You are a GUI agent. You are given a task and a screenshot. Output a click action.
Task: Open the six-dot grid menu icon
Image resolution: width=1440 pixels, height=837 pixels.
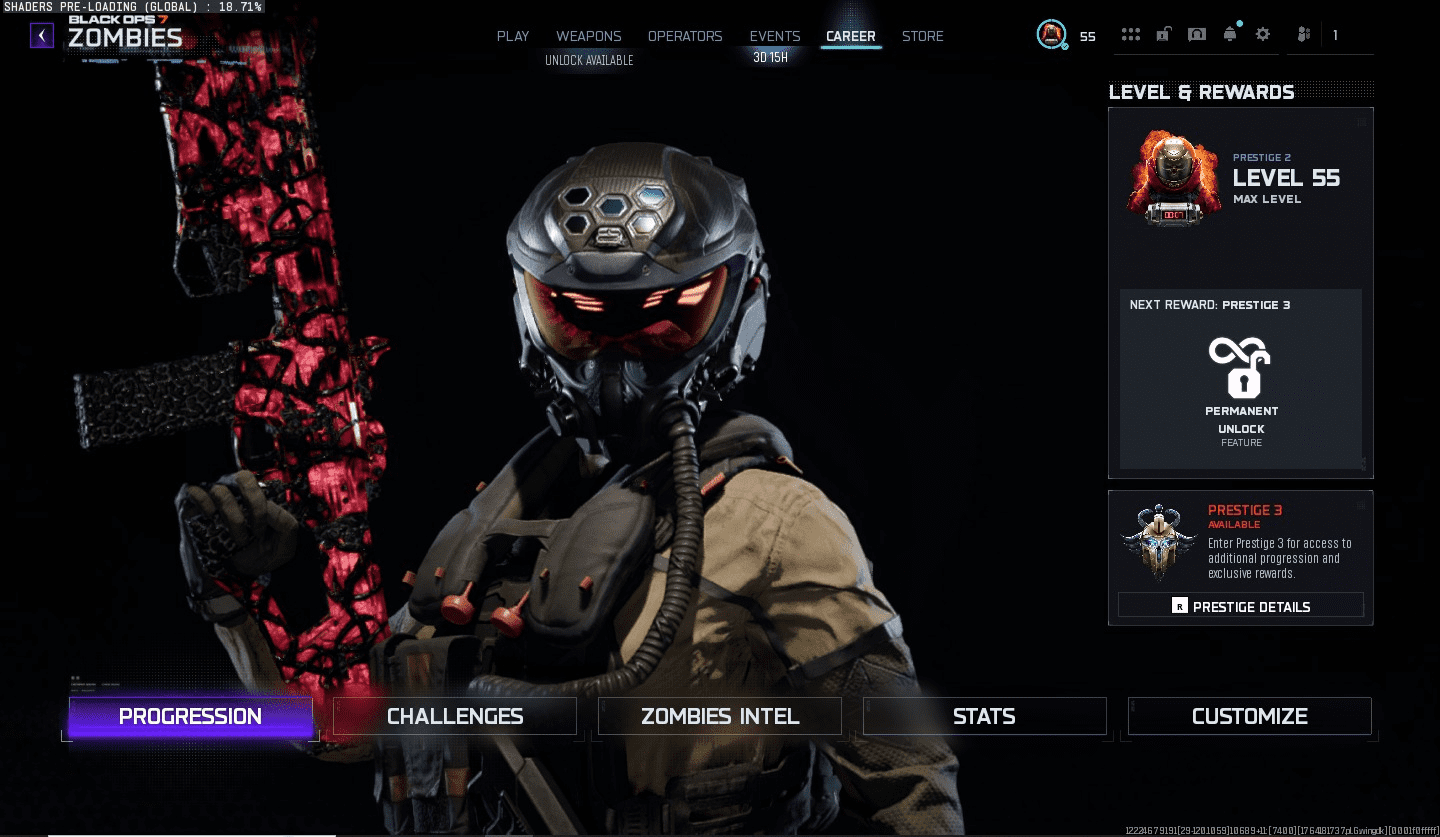point(1131,35)
